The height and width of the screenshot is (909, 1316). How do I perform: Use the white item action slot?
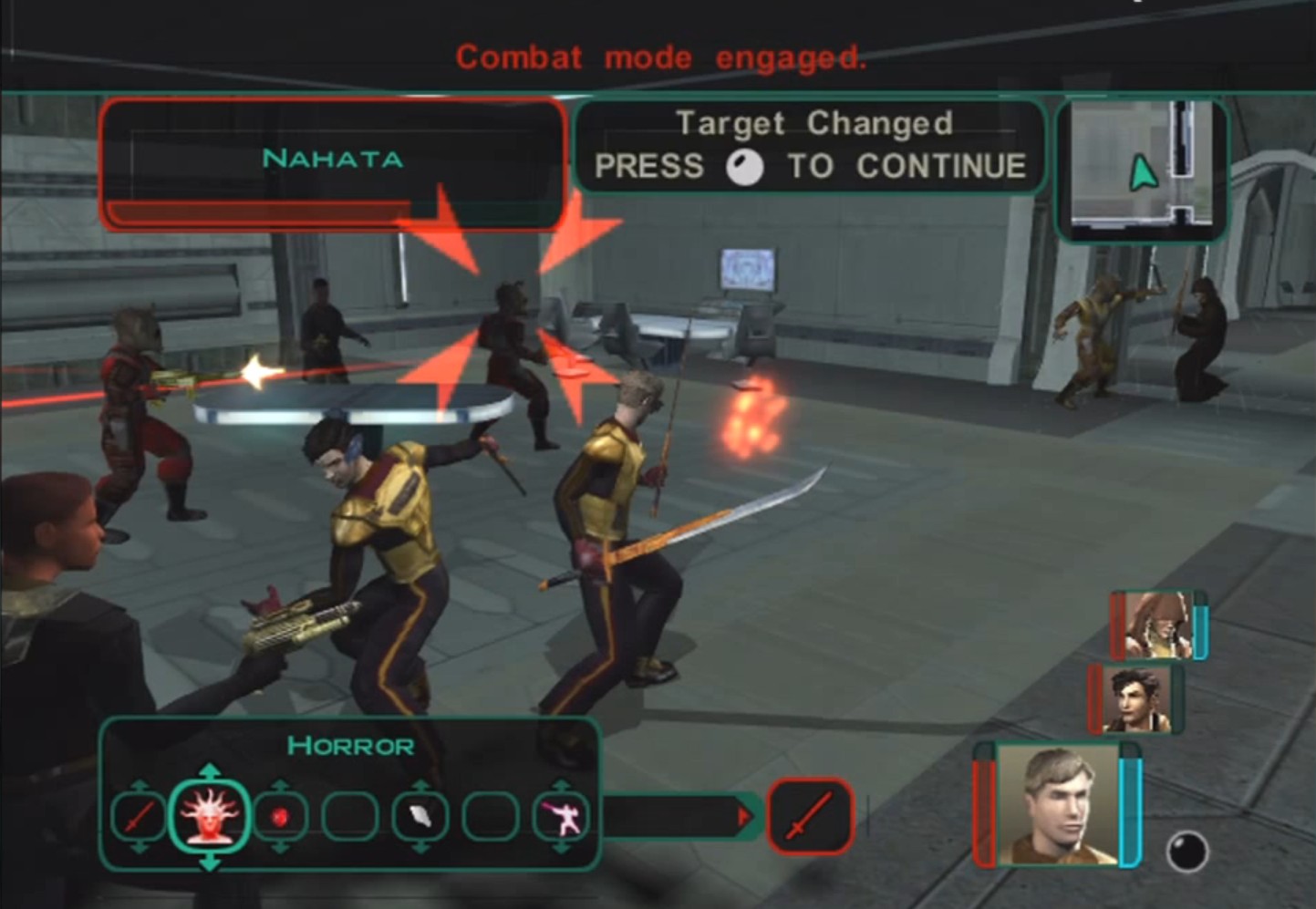click(420, 816)
